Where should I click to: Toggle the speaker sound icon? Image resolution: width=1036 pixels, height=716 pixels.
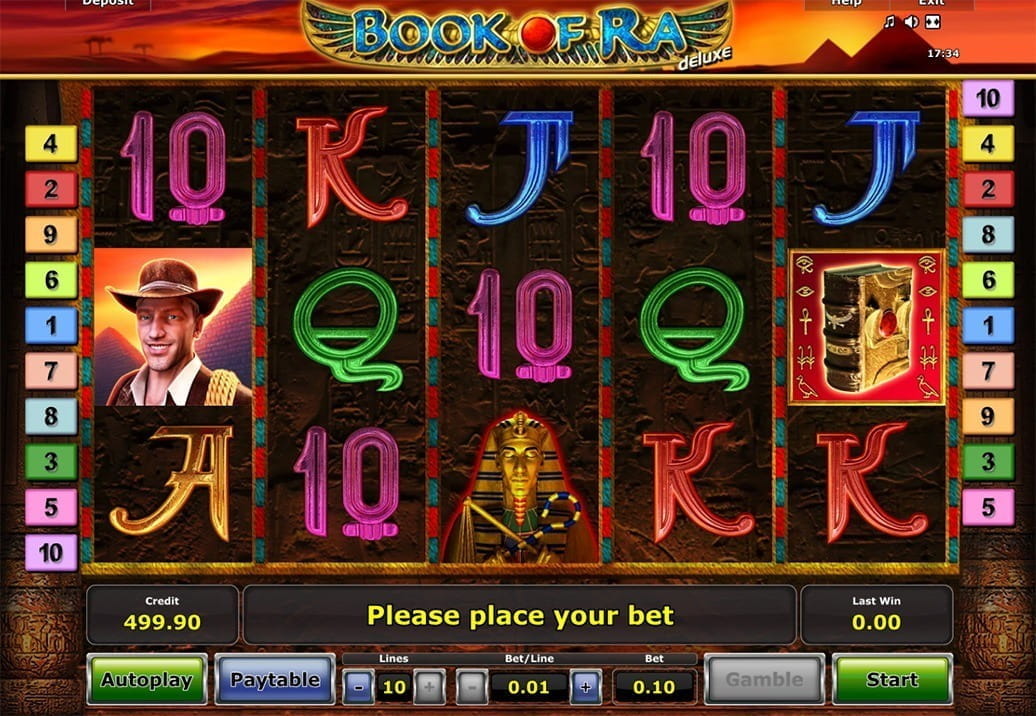[911, 22]
